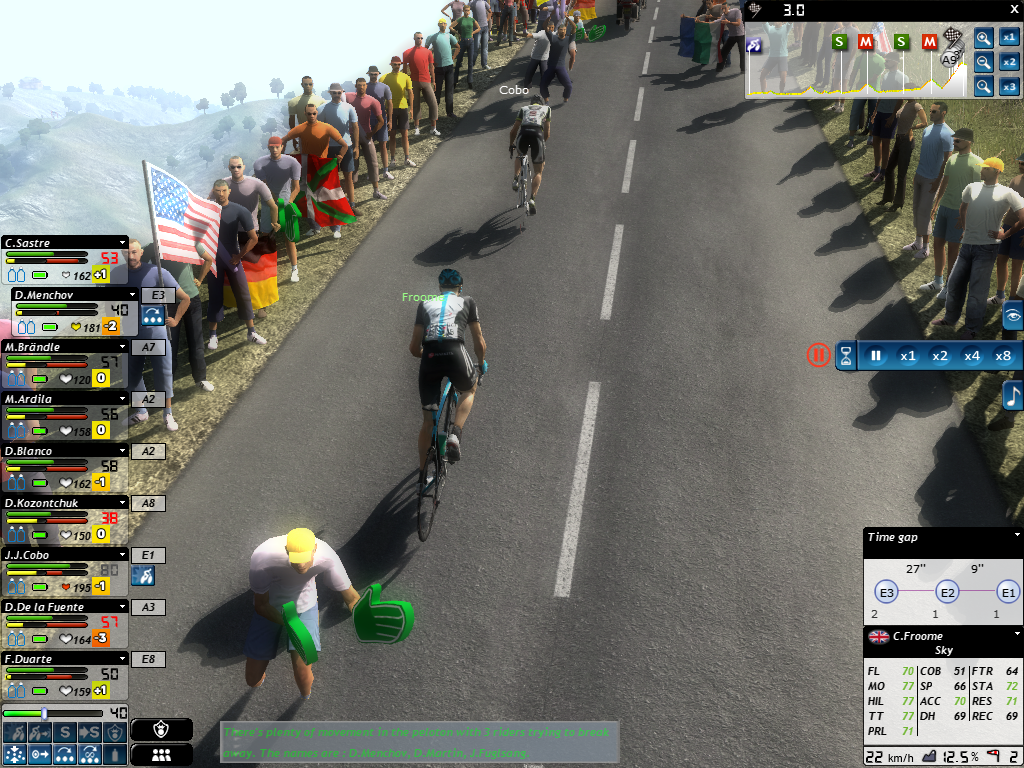The height and width of the screenshot is (768, 1024).
Task: Click the crowned shield leader button
Action: 161,729
